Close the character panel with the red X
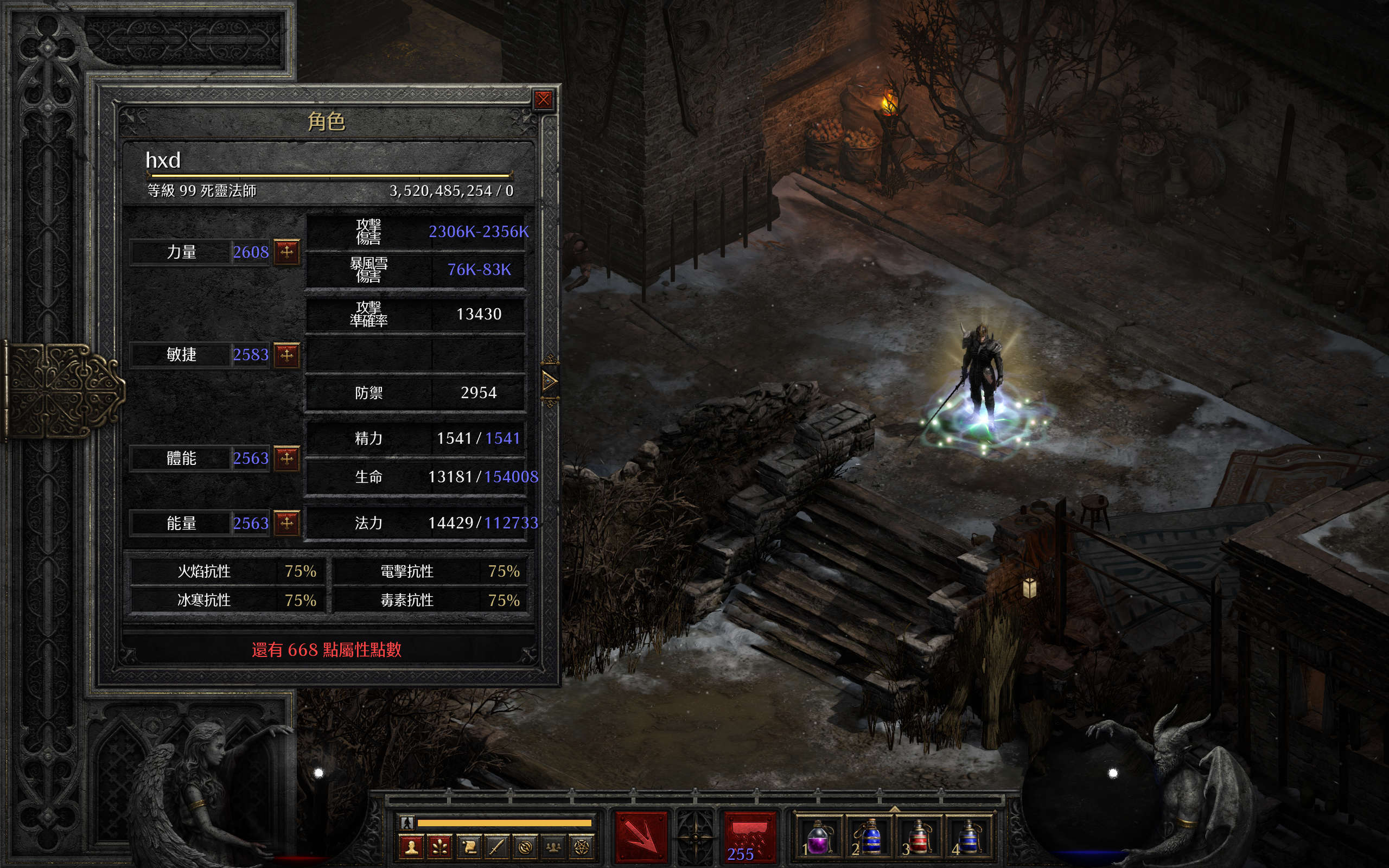This screenshot has width=1389, height=868. (x=543, y=100)
